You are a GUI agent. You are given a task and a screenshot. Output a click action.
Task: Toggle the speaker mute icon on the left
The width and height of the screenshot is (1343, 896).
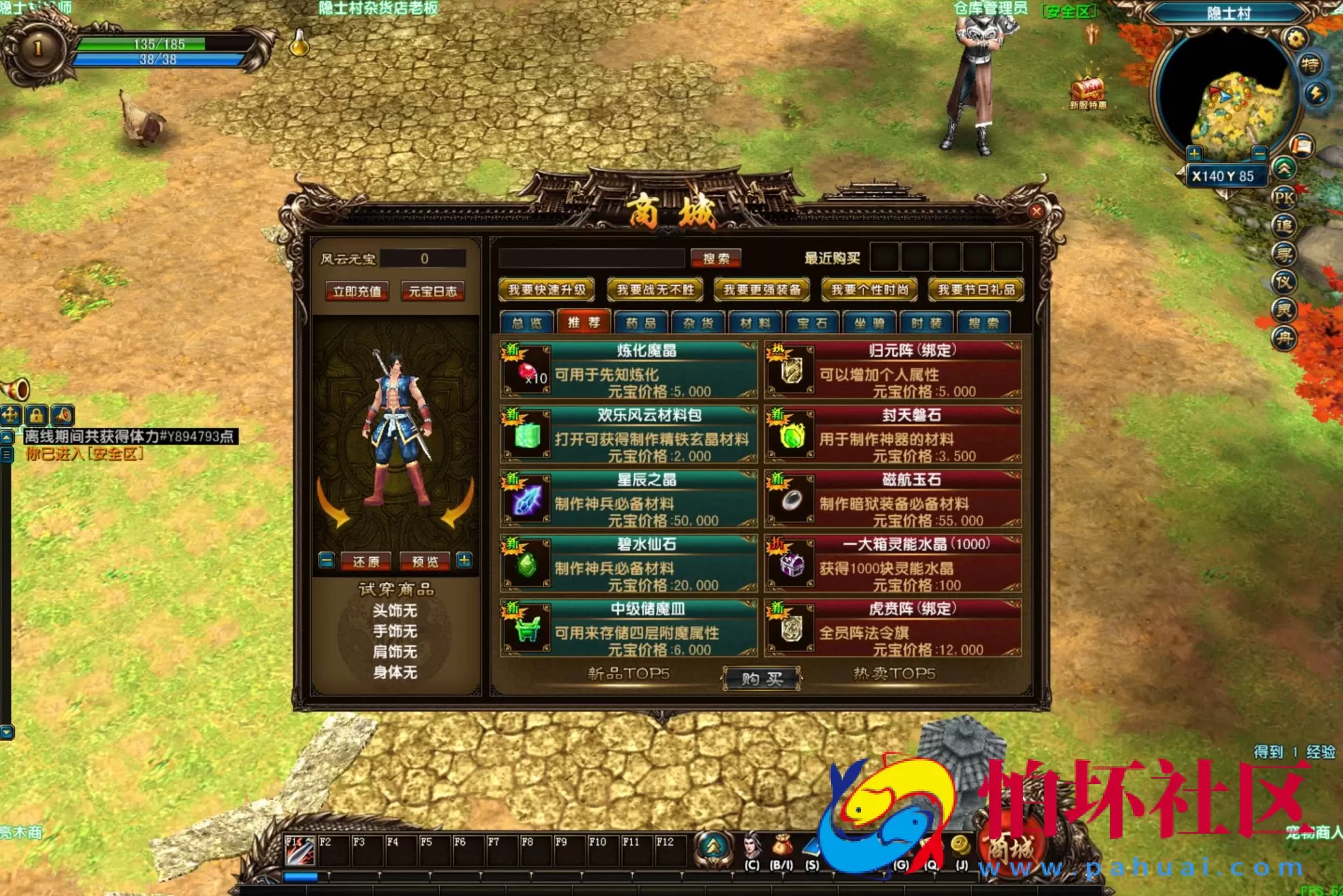pyautogui.click(x=63, y=416)
